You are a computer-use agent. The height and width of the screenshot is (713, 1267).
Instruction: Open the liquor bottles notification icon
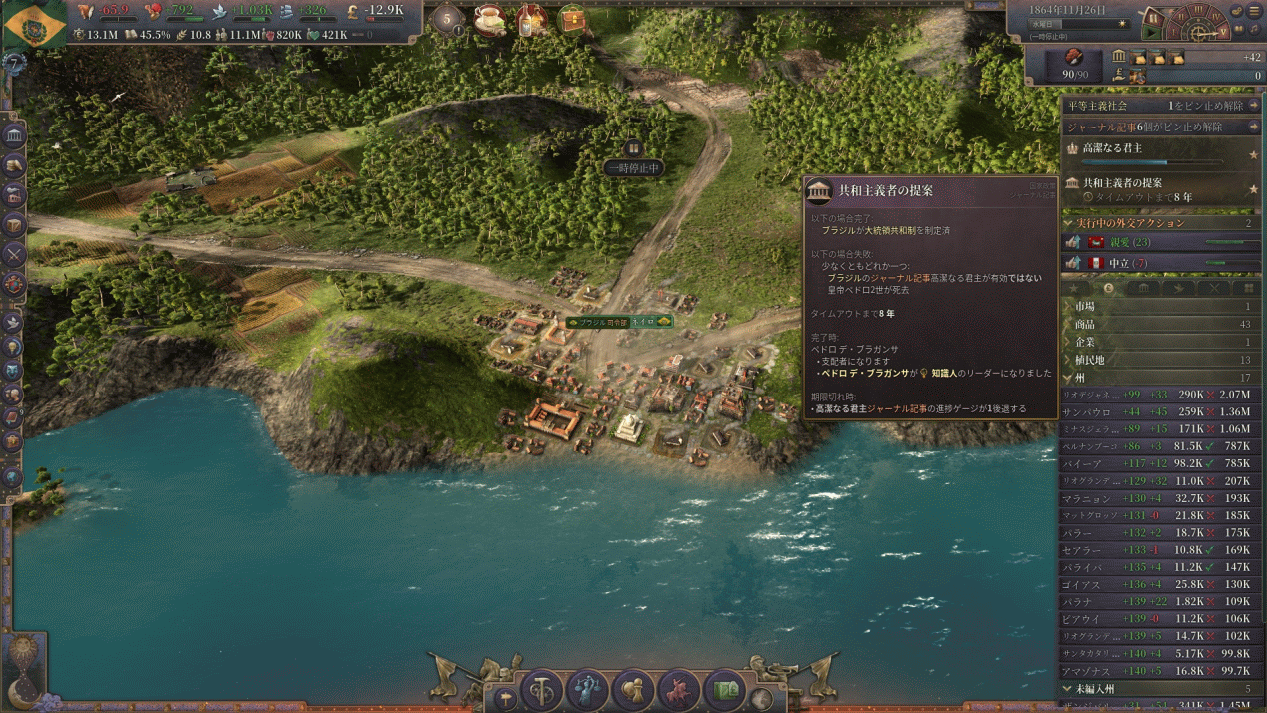coord(531,19)
